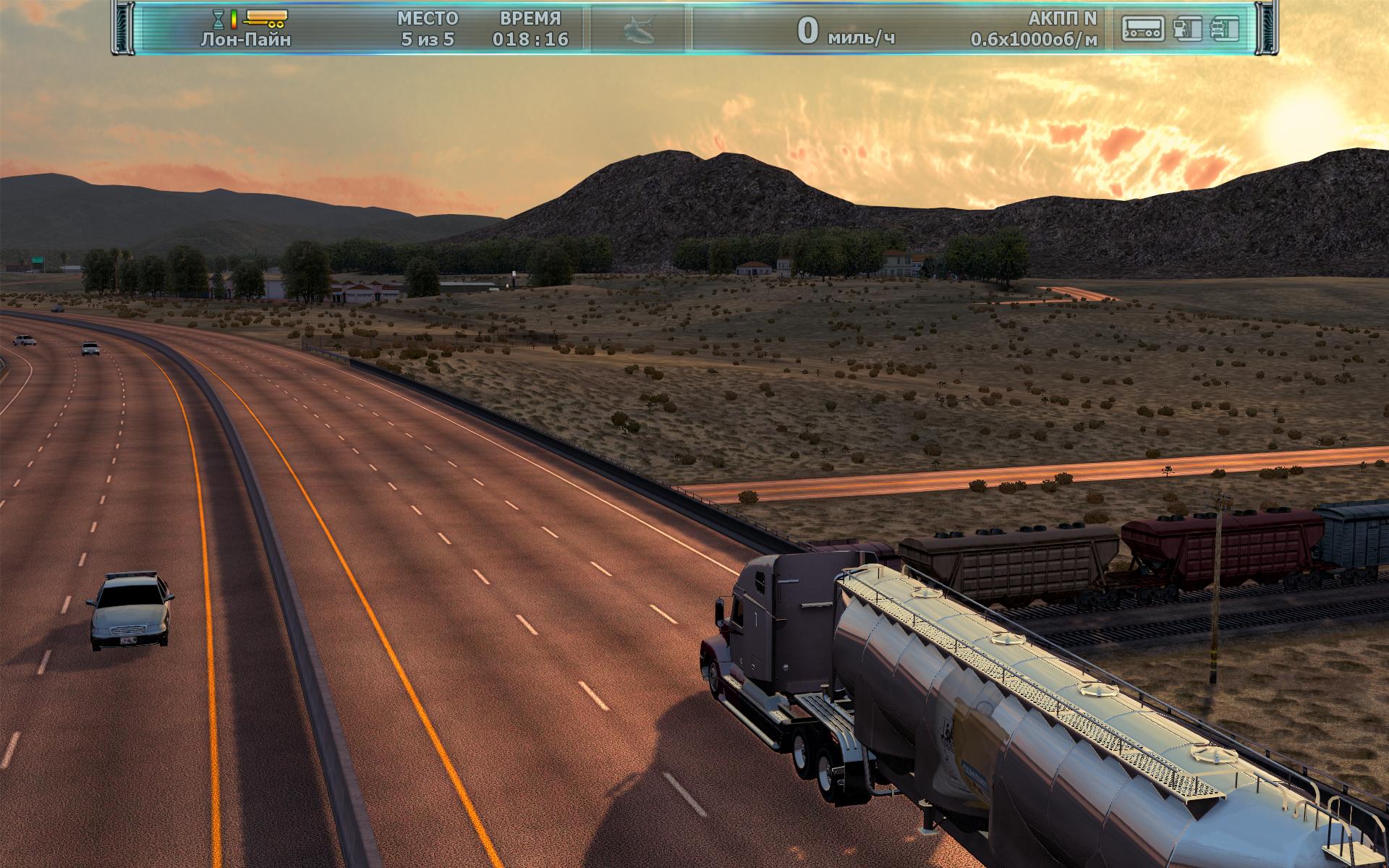Screen dimensions: 1389x868
Task: Click the right HUD bracket end cap
Action: click(x=1267, y=29)
